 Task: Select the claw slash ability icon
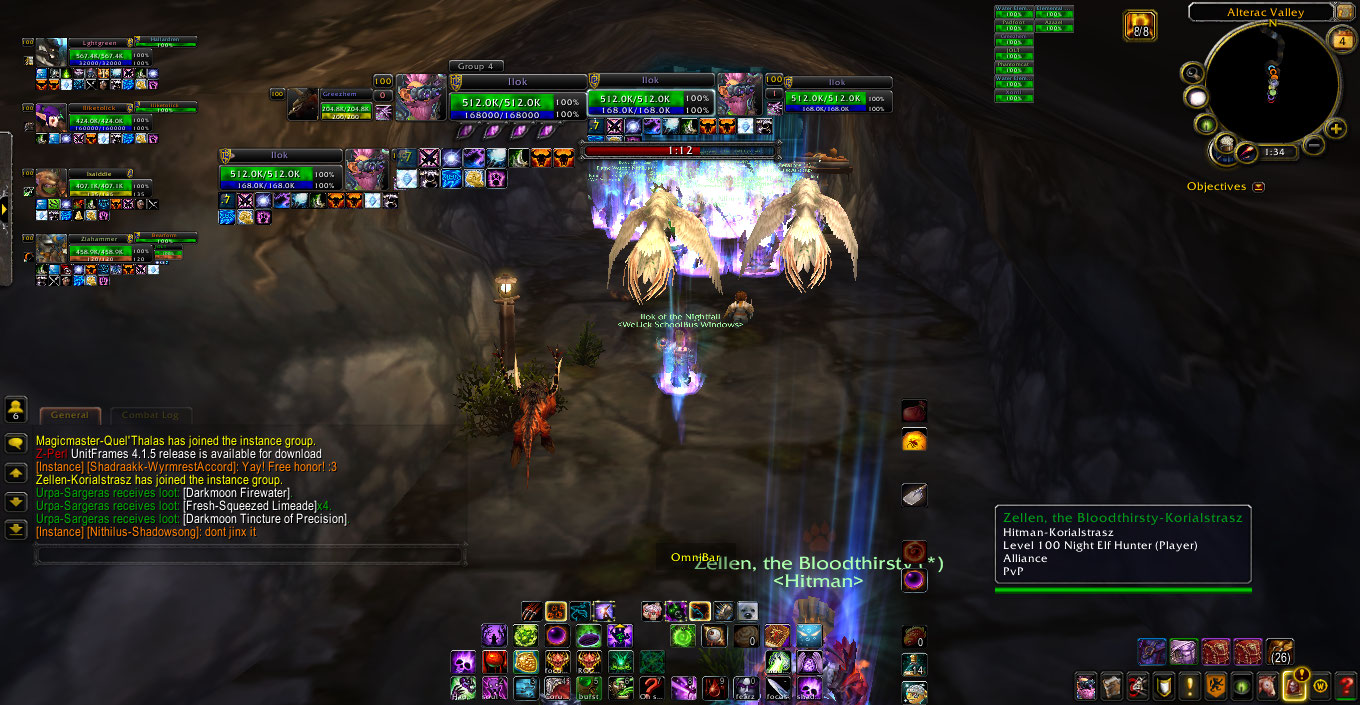click(531, 611)
